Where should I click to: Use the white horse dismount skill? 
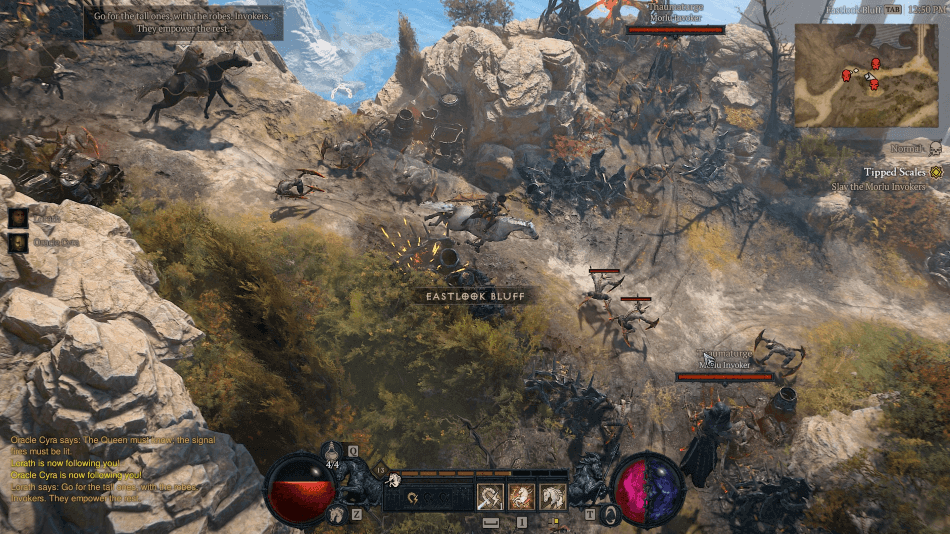click(x=552, y=497)
